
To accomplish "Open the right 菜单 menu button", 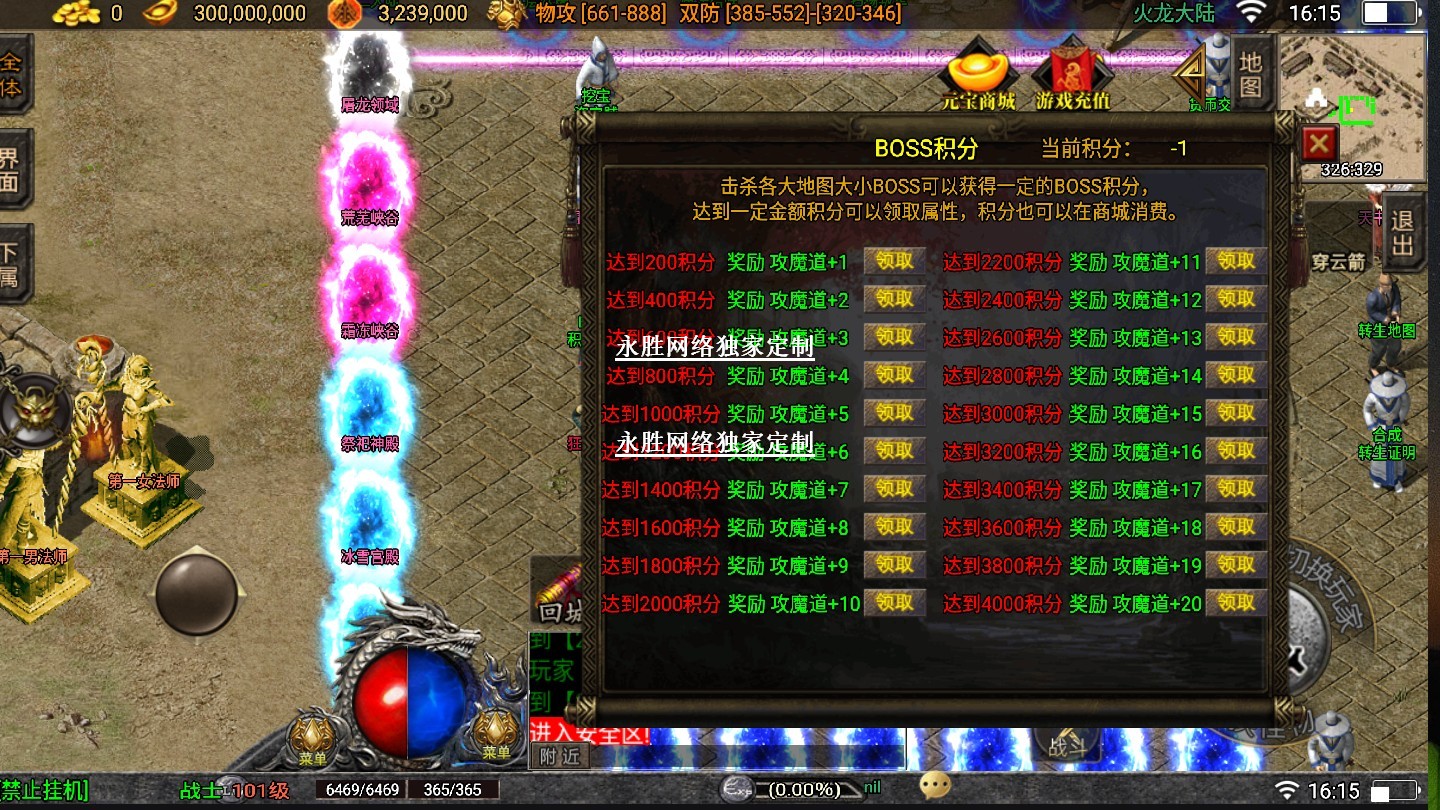I will (496, 736).
